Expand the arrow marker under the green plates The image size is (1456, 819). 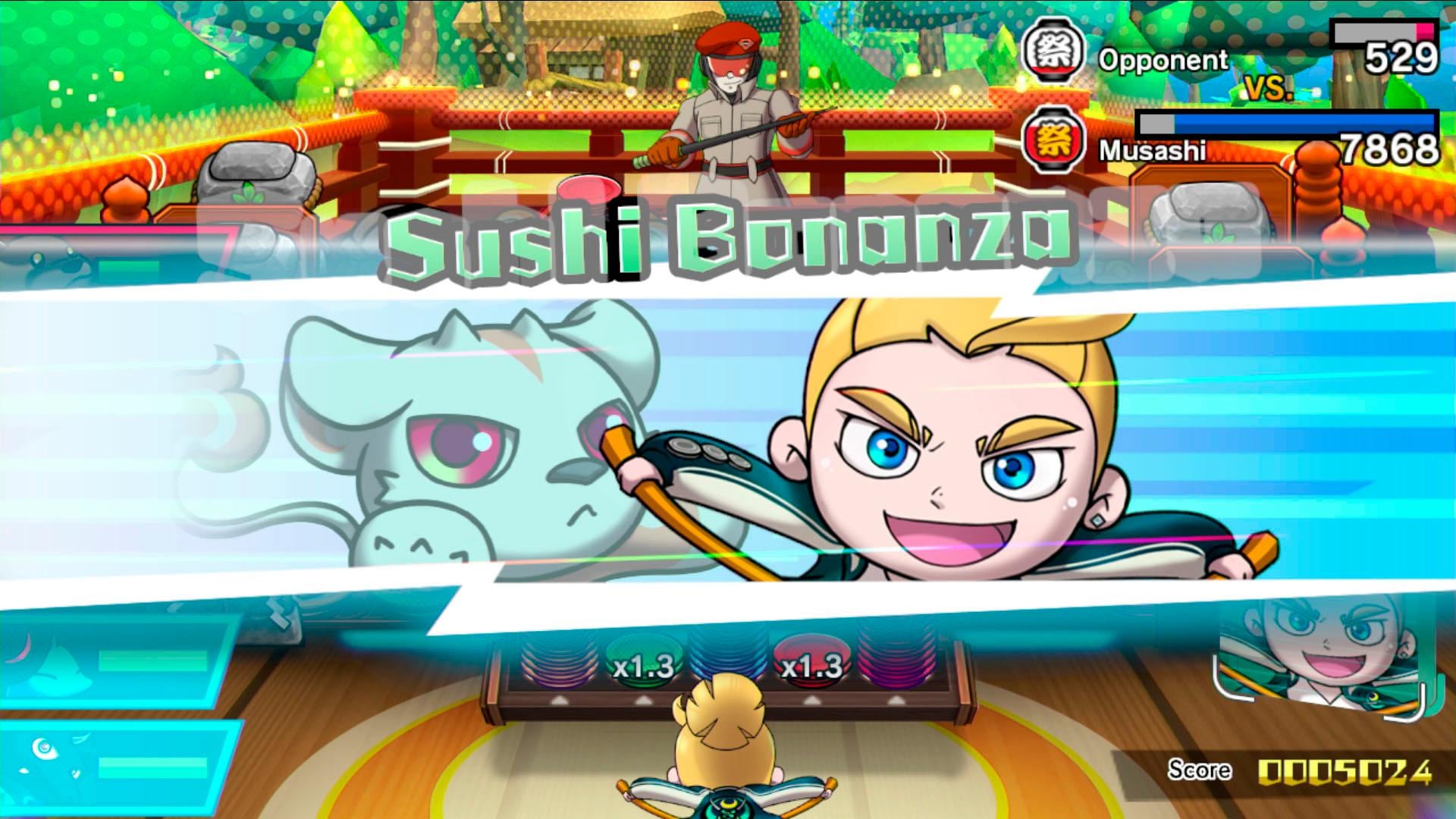(x=642, y=701)
